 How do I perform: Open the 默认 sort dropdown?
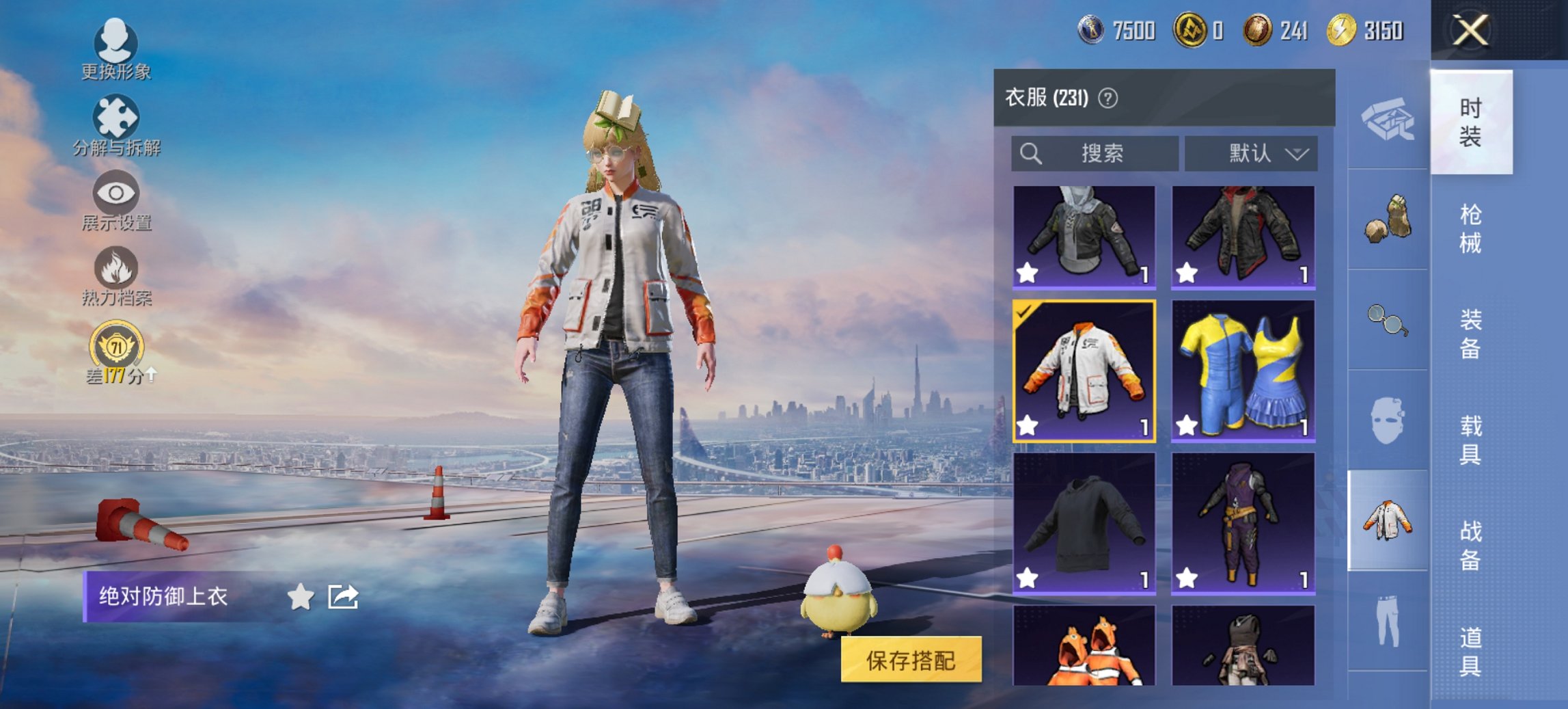point(1252,153)
